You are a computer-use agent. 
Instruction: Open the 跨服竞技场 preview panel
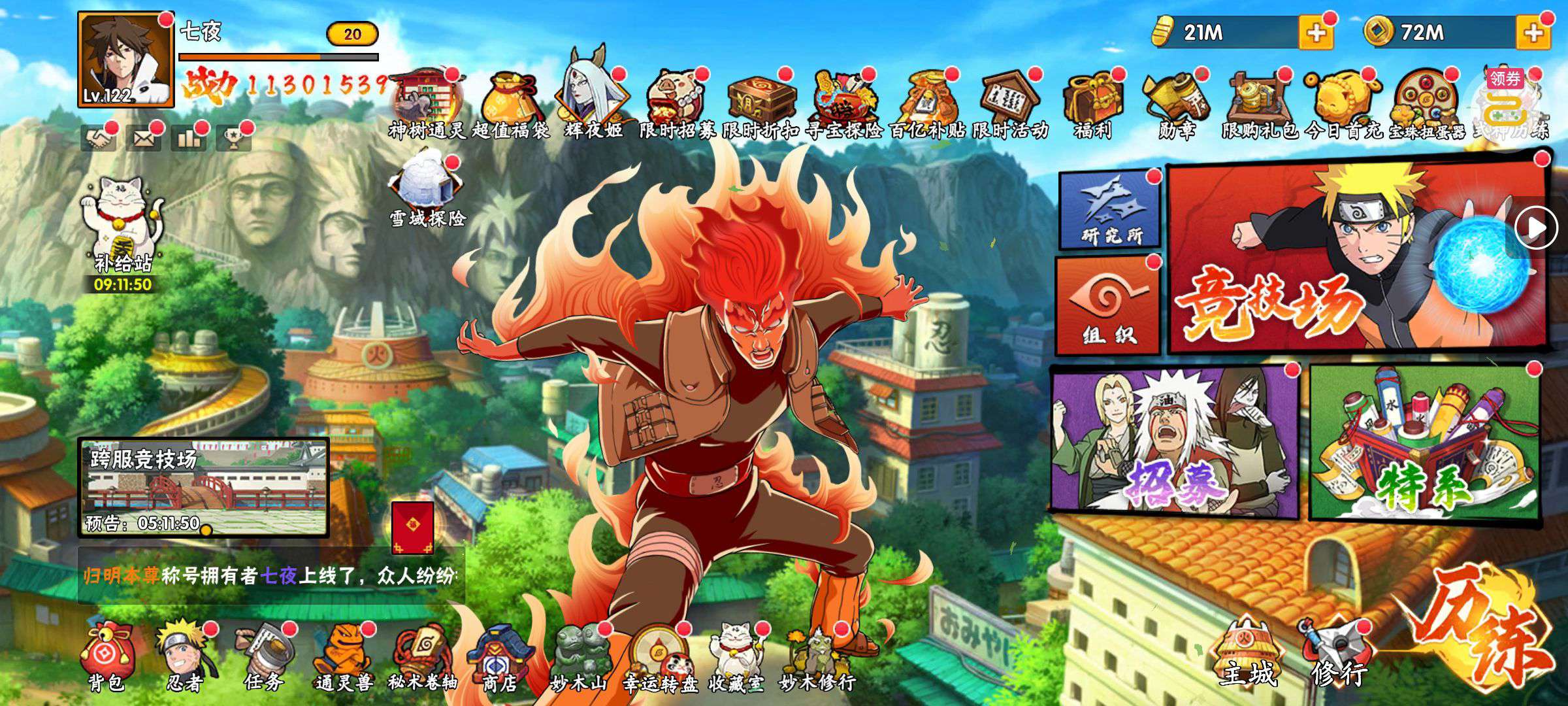pyautogui.click(x=204, y=488)
